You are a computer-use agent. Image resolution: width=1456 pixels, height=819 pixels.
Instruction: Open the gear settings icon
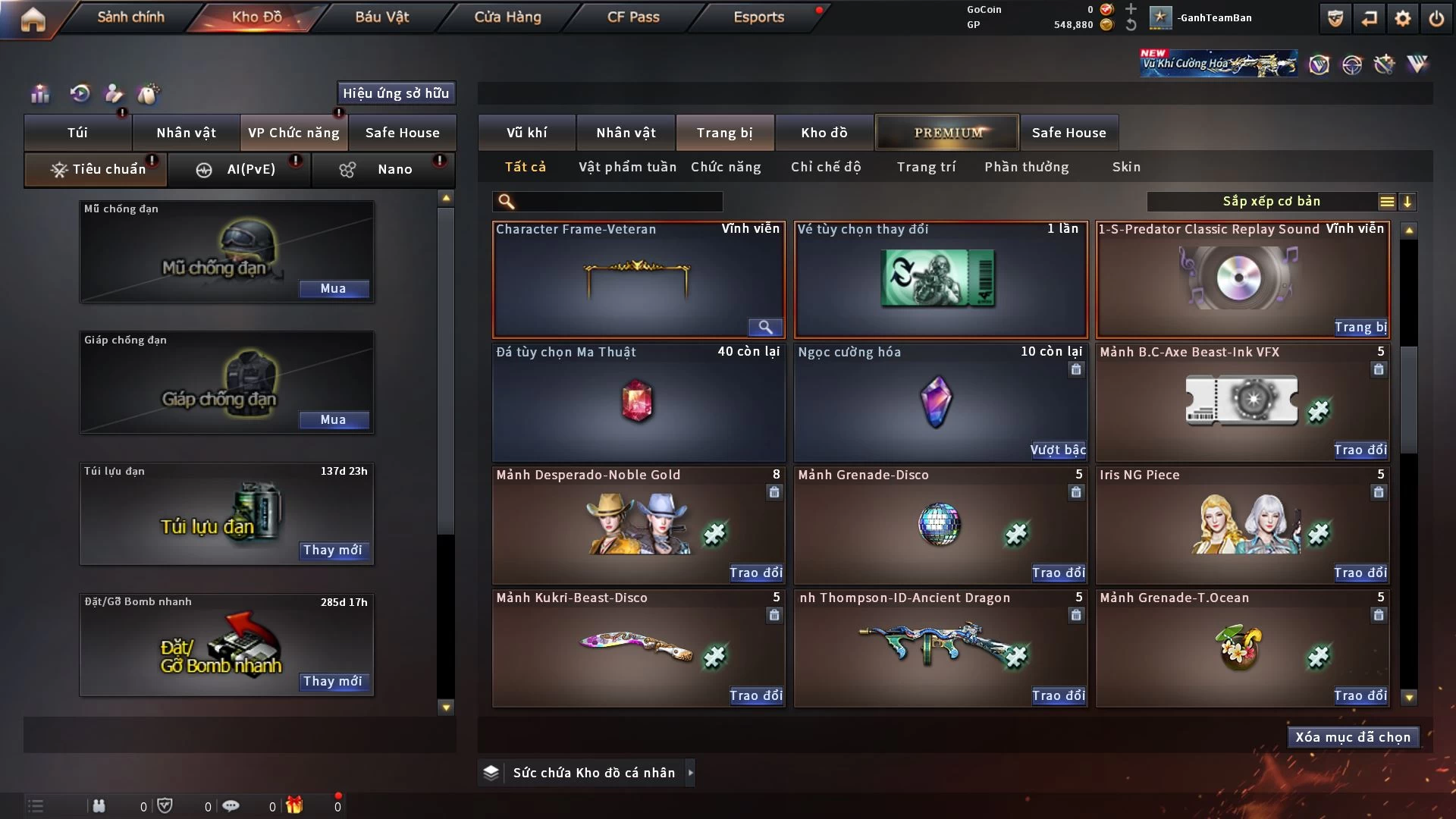1403,18
